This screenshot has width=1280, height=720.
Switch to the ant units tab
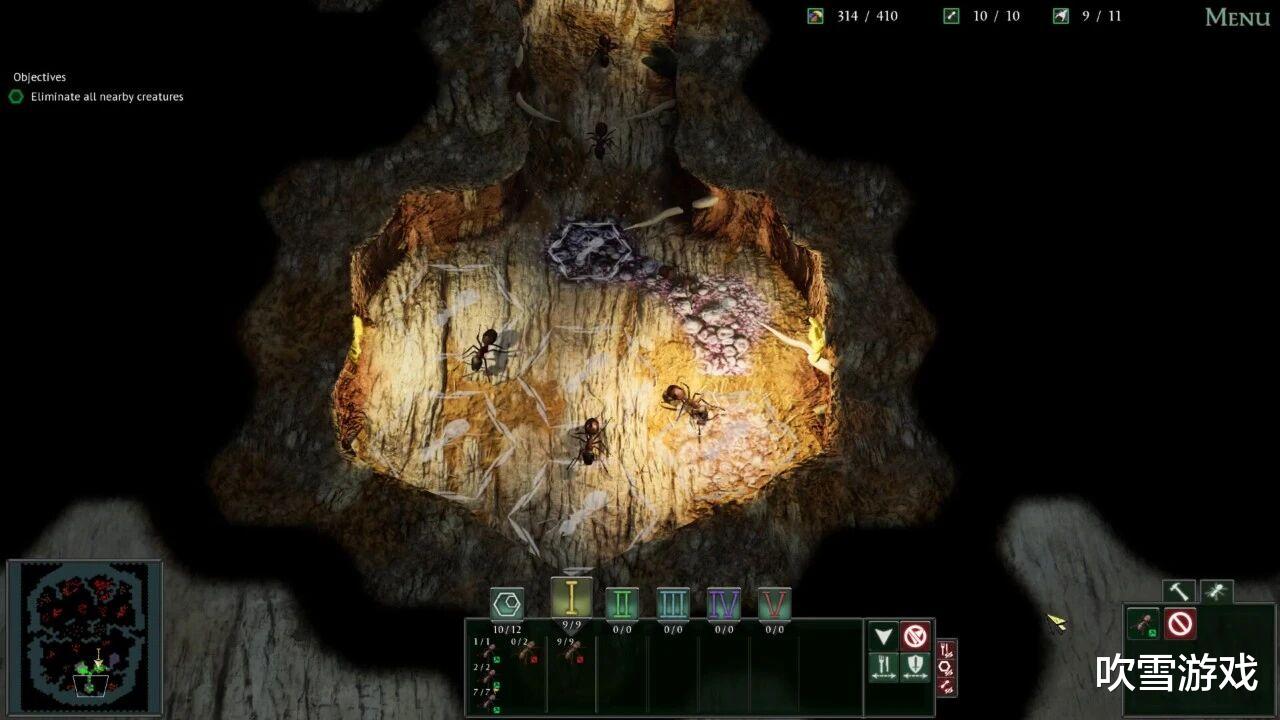tap(1216, 593)
